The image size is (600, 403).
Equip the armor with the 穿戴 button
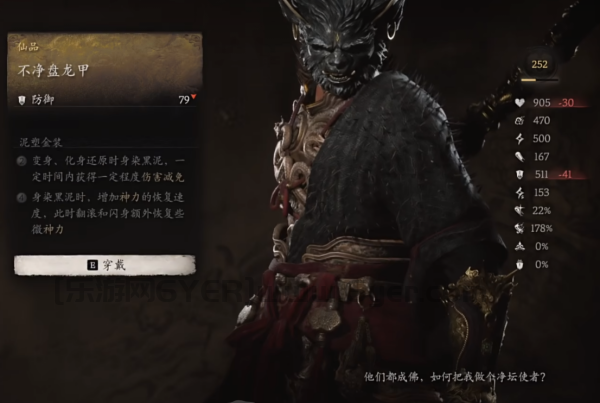(x=105, y=265)
